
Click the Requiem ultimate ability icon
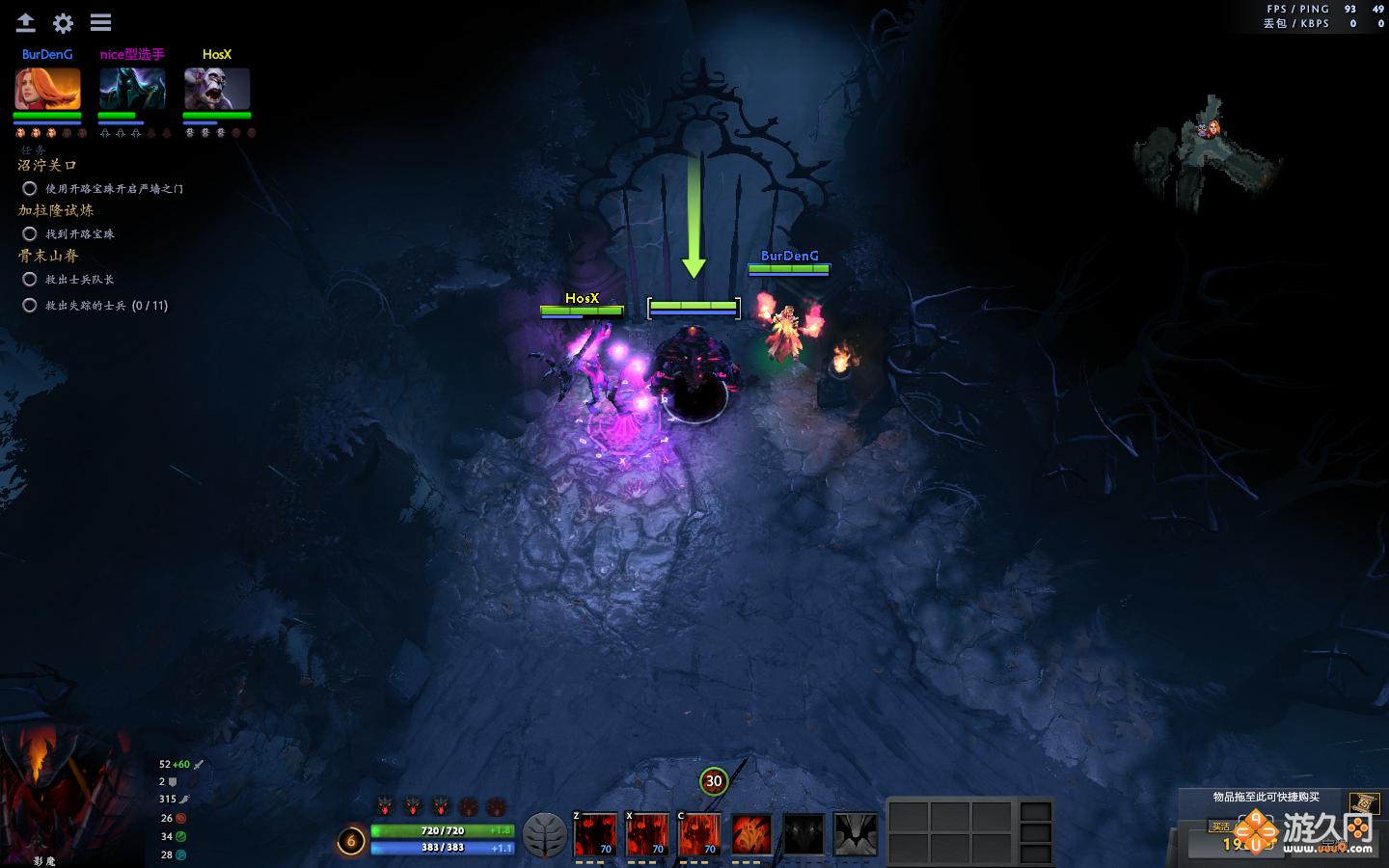(855, 831)
